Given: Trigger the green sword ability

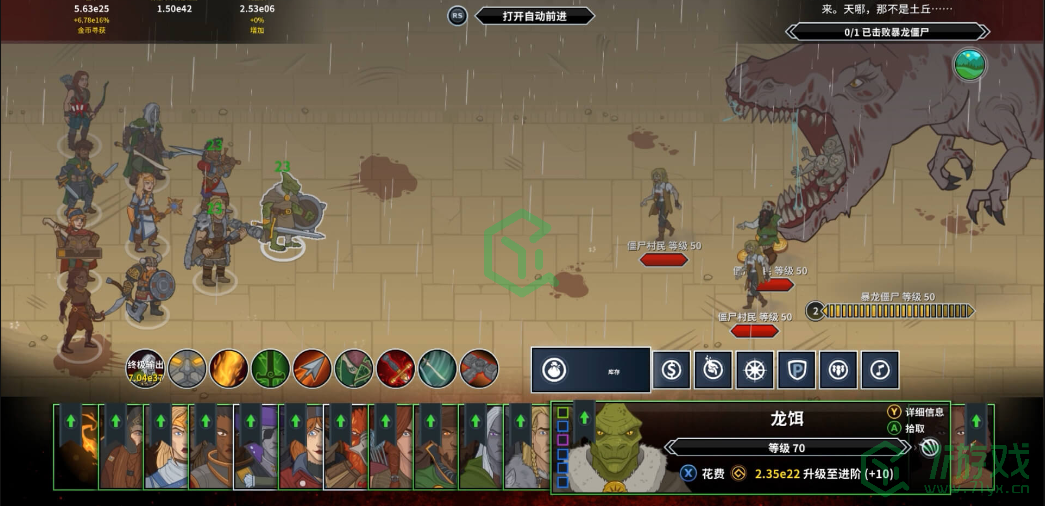Looking at the screenshot, I should coord(270,368).
